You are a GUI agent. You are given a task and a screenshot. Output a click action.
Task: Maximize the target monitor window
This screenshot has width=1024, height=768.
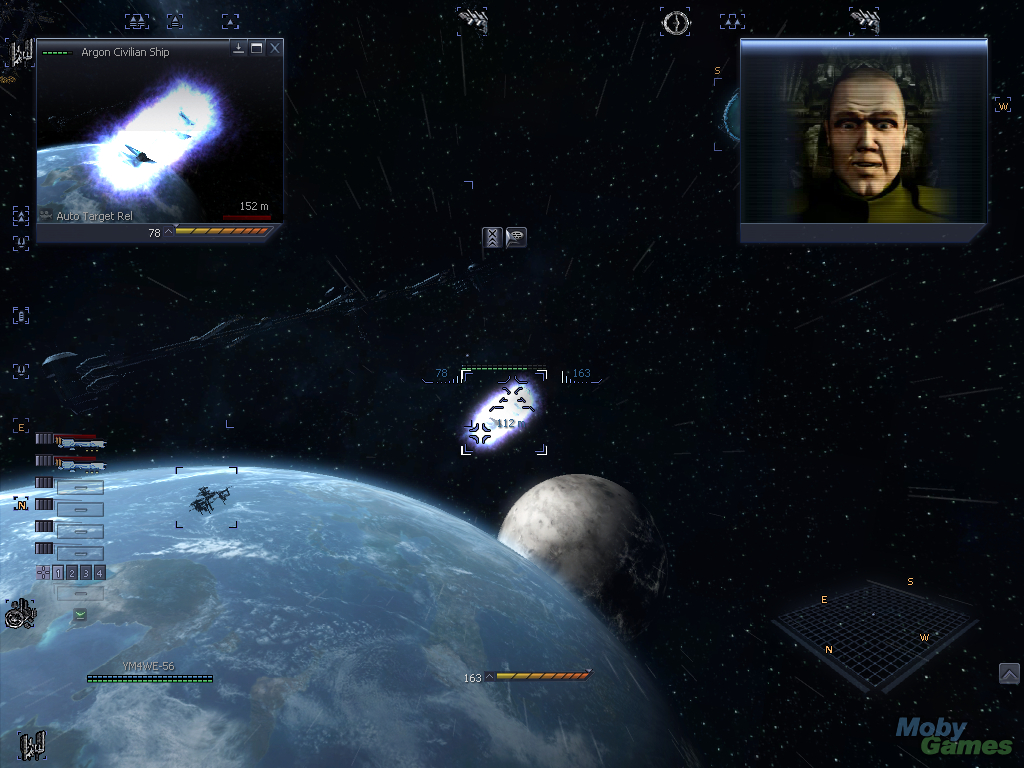pos(257,48)
